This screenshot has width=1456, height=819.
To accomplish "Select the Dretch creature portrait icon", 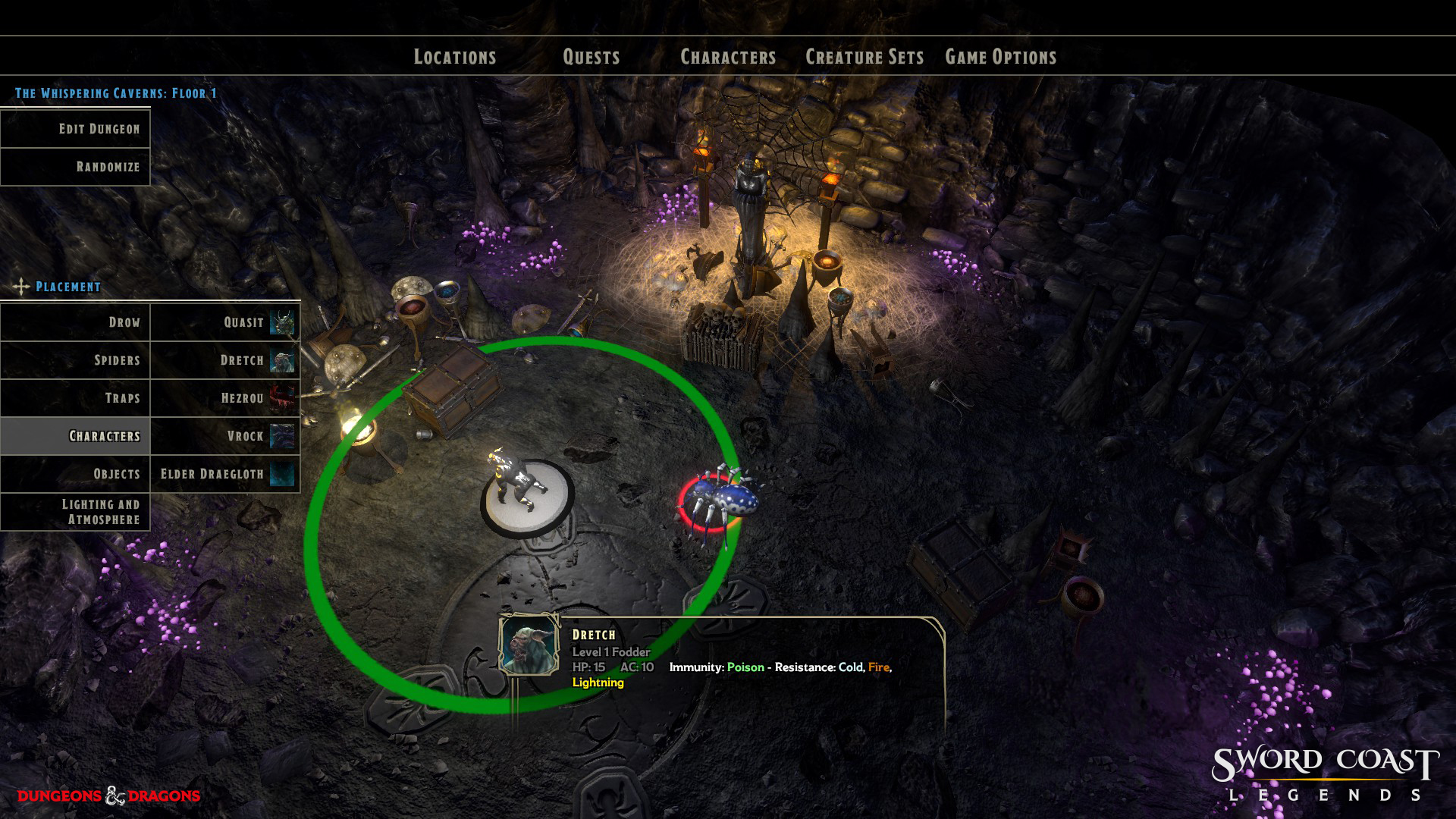I will click(281, 359).
